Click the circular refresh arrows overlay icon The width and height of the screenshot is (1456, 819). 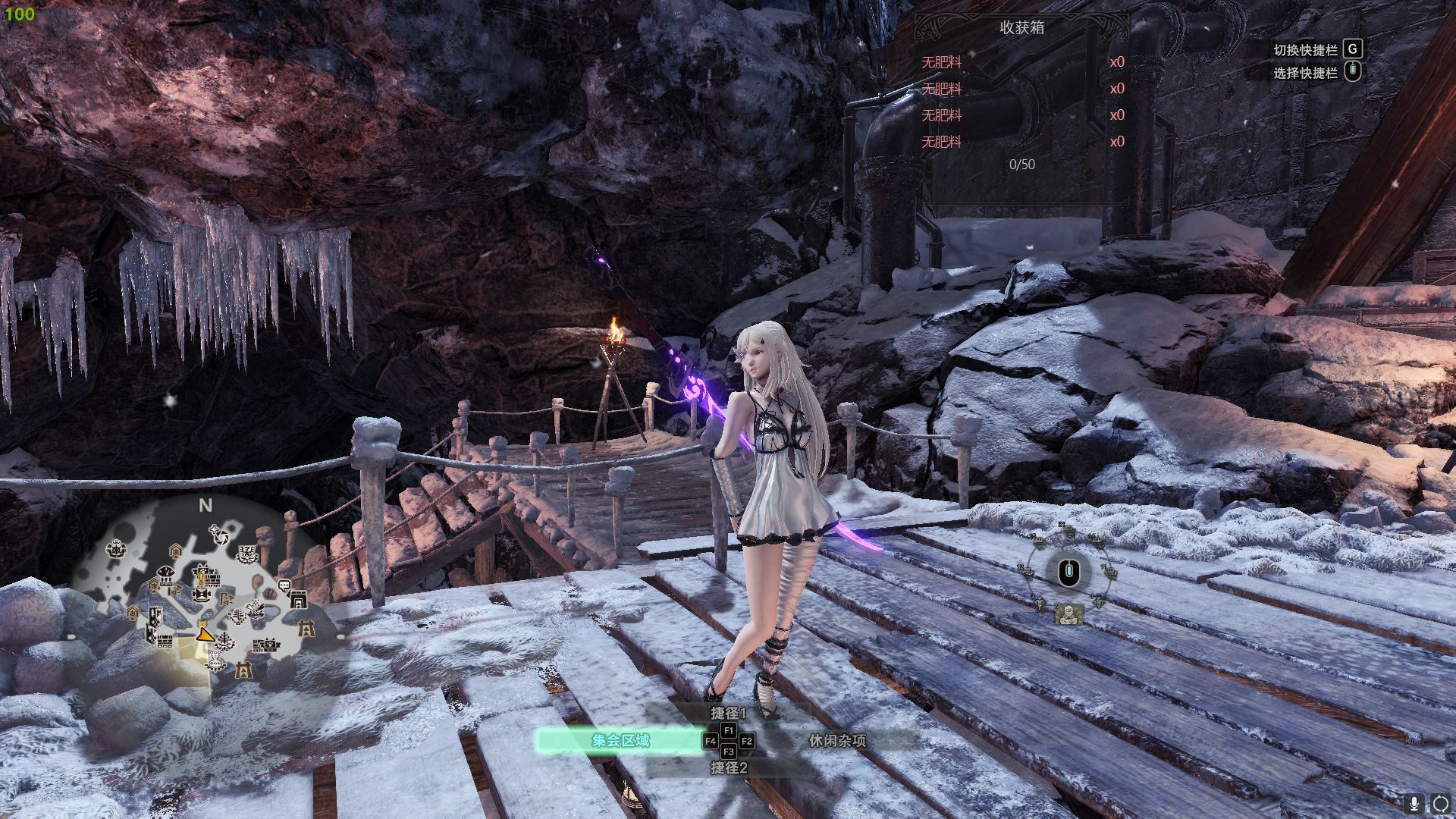[x=1439, y=803]
